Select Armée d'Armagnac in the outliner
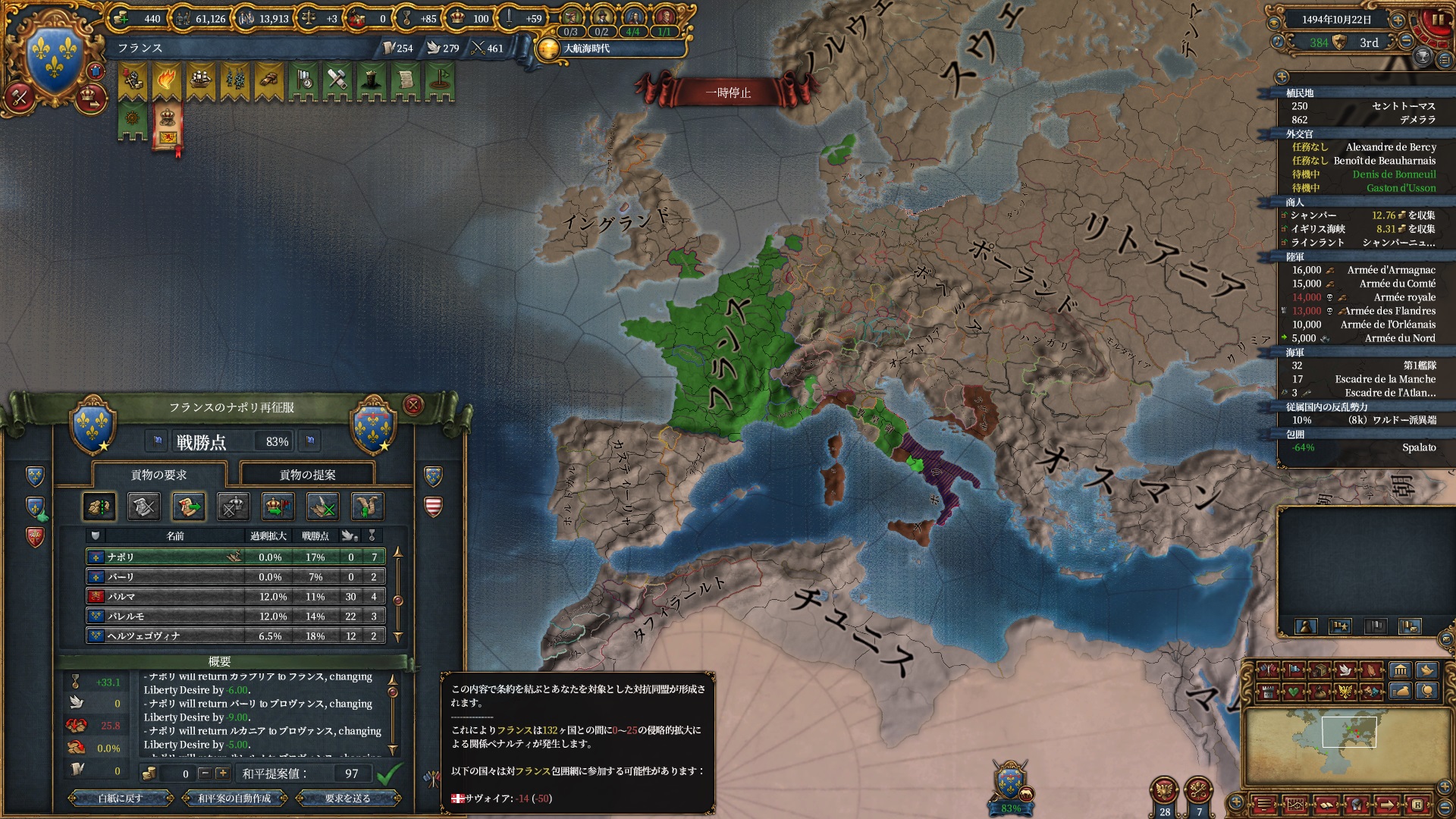Screen dimensions: 1456x819 click(1391, 270)
